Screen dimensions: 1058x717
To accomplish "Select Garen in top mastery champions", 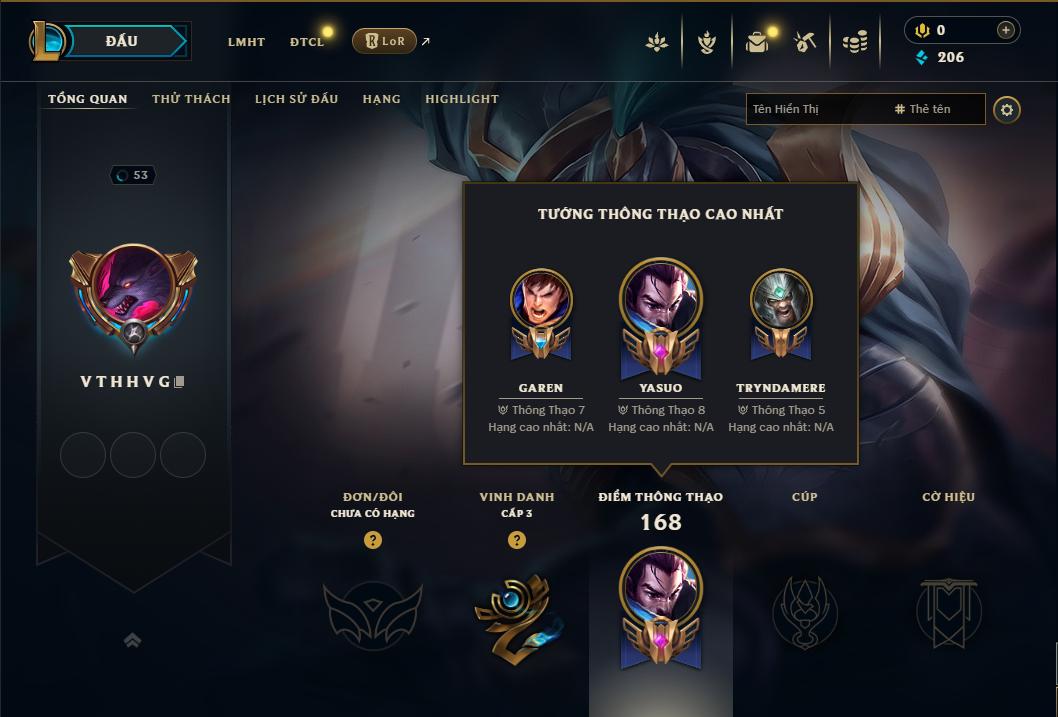I will [541, 300].
